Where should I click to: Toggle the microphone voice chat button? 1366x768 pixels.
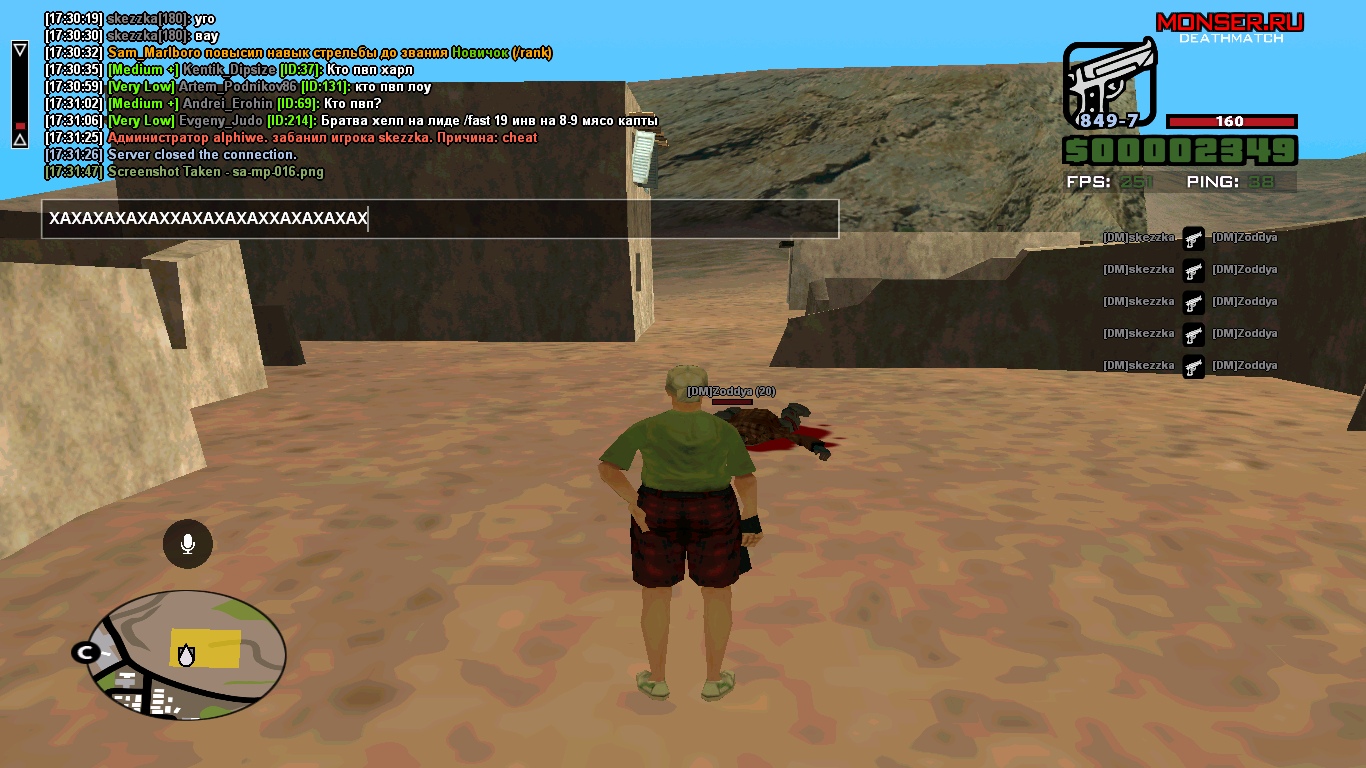(x=187, y=544)
